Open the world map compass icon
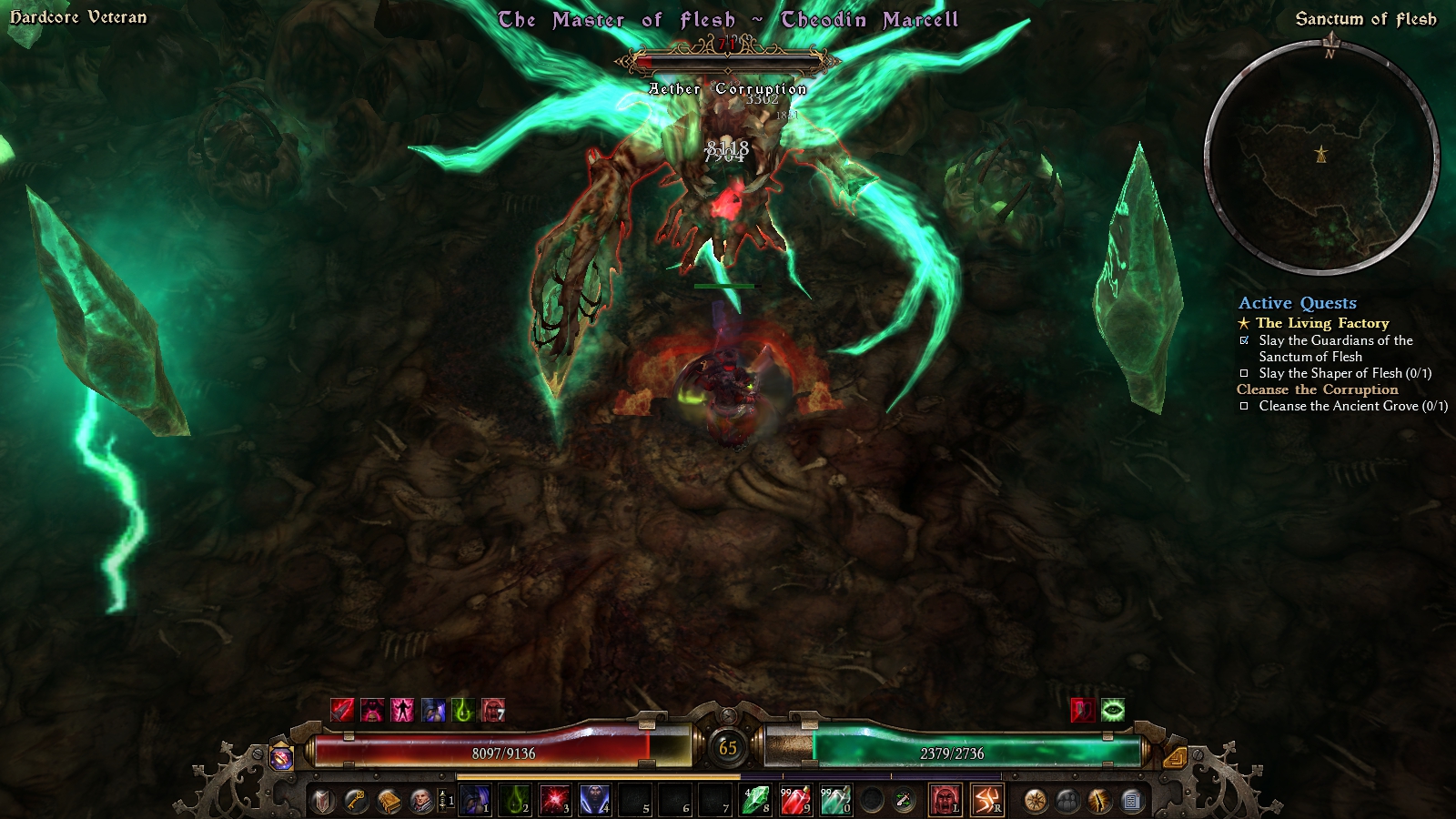The height and width of the screenshot is (819, 1456). point(1035,801)
